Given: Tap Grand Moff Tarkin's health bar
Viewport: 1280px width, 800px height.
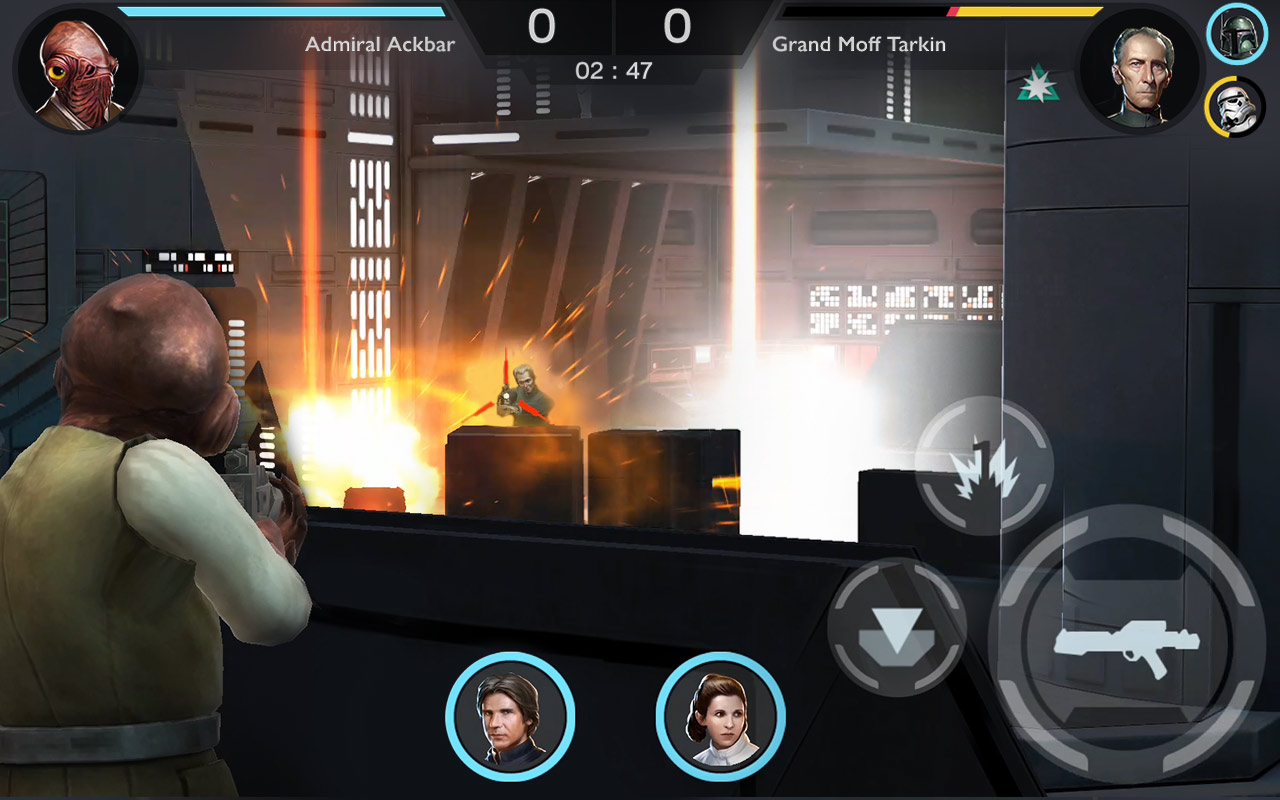Looking at the screenshot, I should click(1030, 12).
